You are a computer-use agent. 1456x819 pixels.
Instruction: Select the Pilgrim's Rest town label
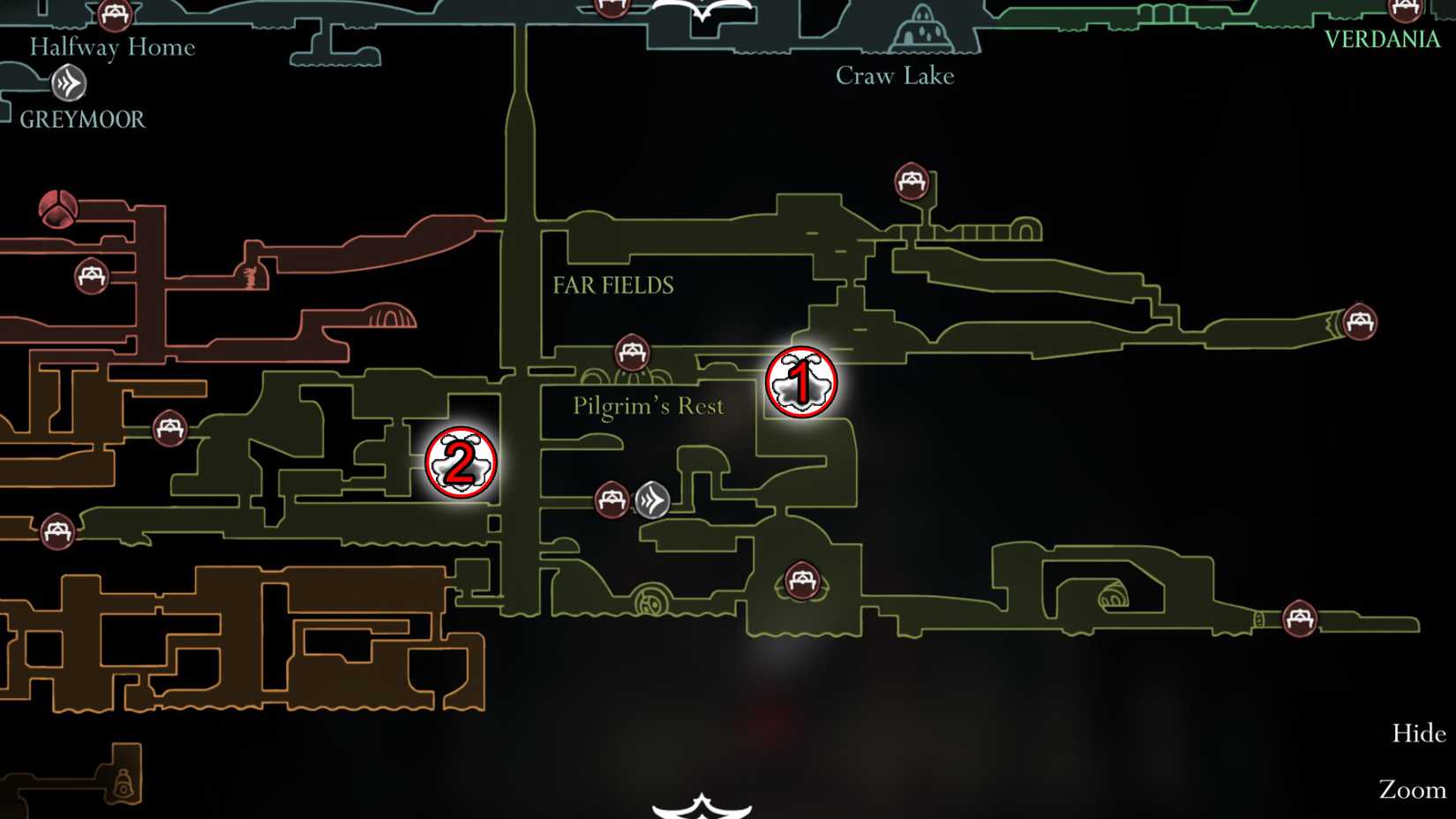pyautogui.click(x=649, y=405)
